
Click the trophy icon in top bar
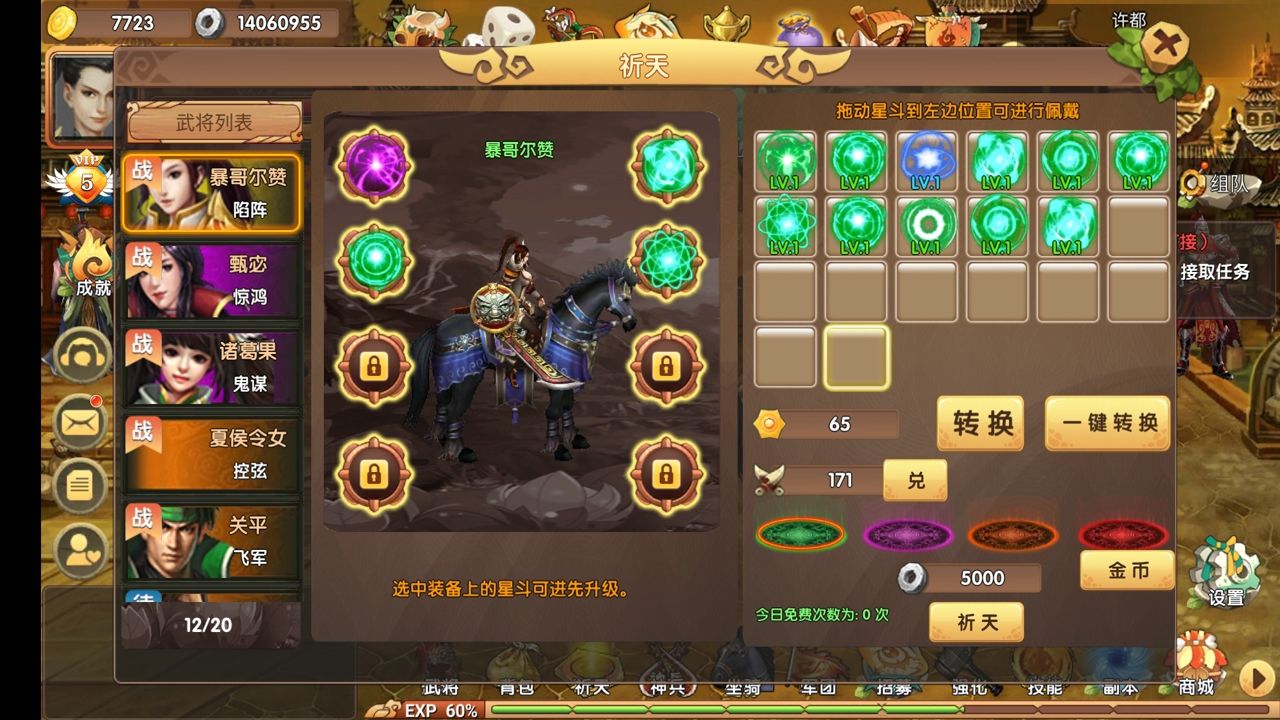pos(725,25)
